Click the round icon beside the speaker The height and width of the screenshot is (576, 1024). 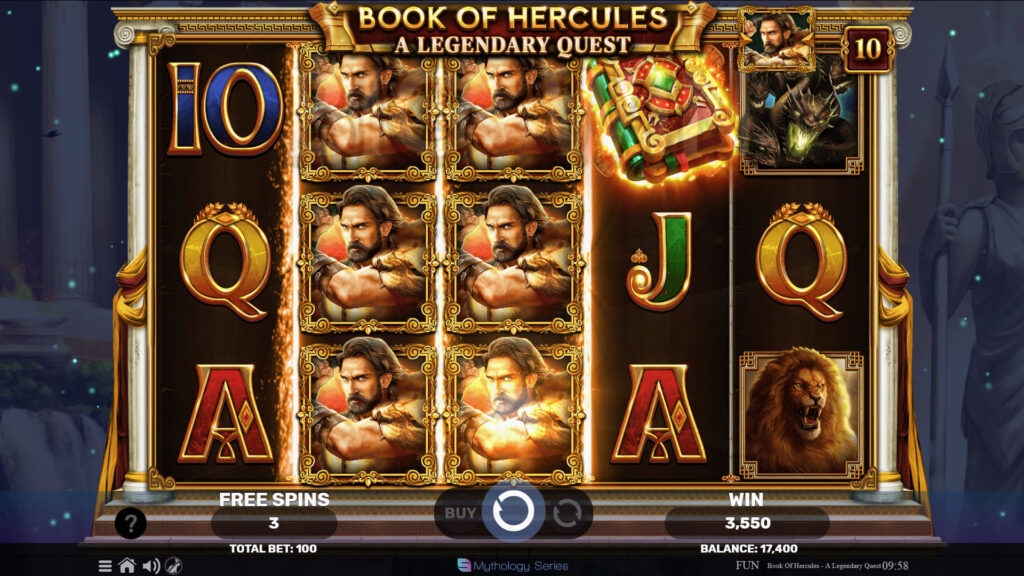pos(173,566)
